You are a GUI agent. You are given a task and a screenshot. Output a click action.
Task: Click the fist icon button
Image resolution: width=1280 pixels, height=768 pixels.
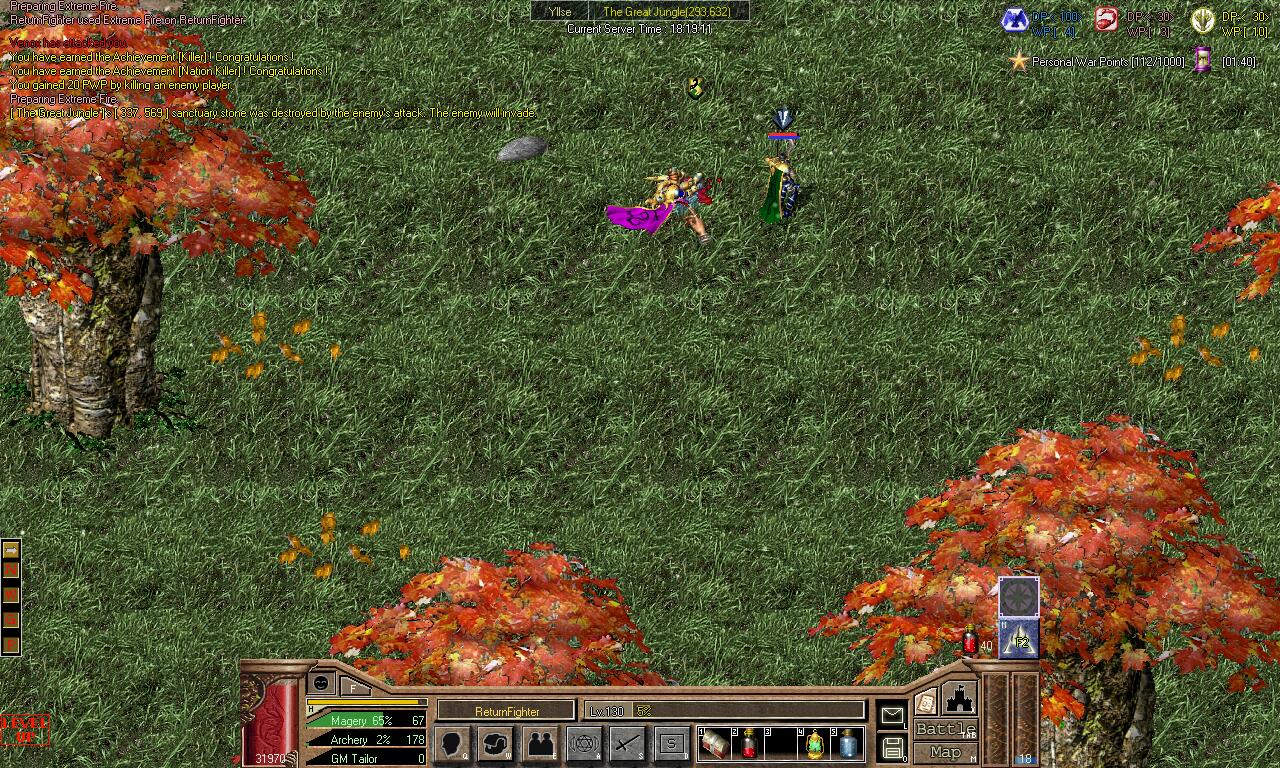(x=496, y=744)
